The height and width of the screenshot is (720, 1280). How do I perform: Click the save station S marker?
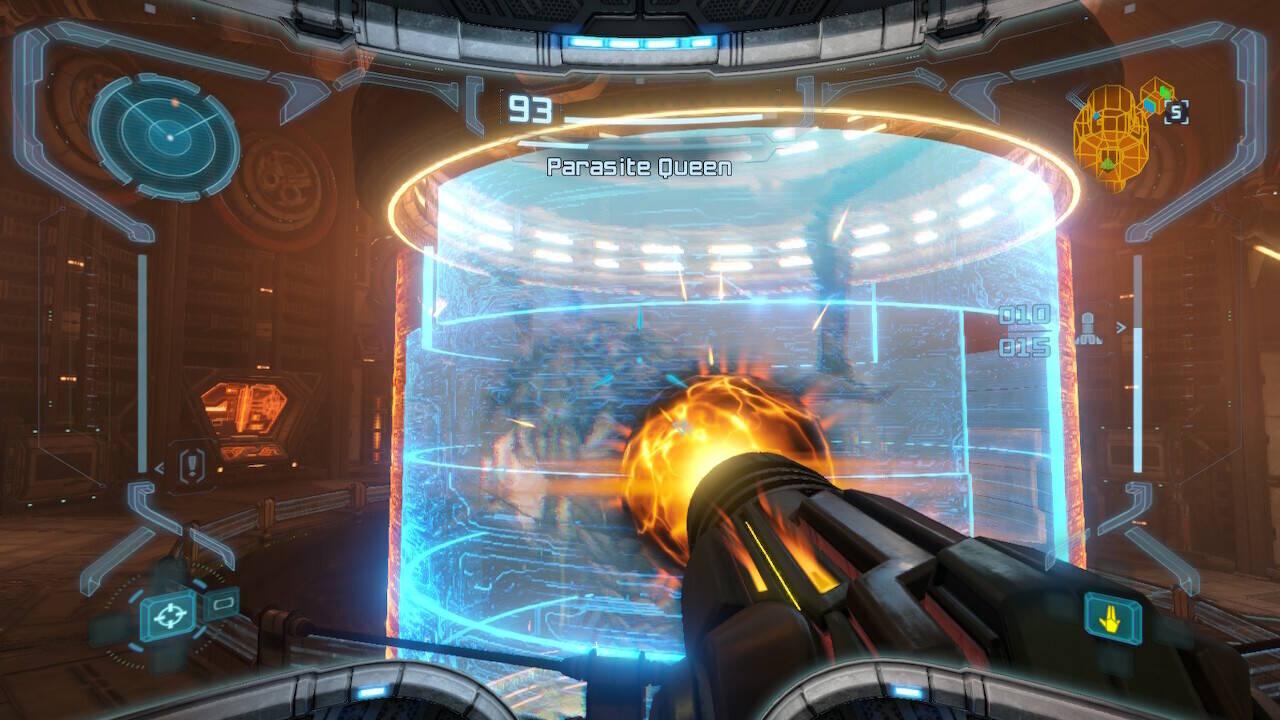click(1176, 113)
